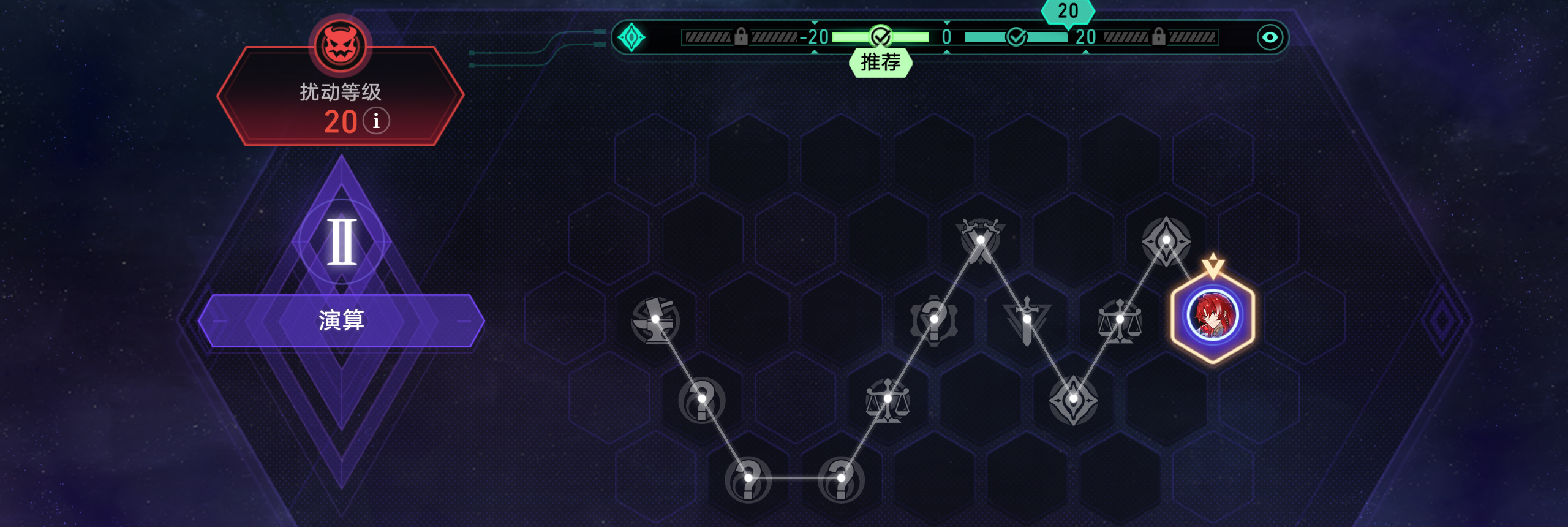Jump to the 推荐 recommended level marker
This screenshot has height=527, width=1568.
tap(880, 62)
